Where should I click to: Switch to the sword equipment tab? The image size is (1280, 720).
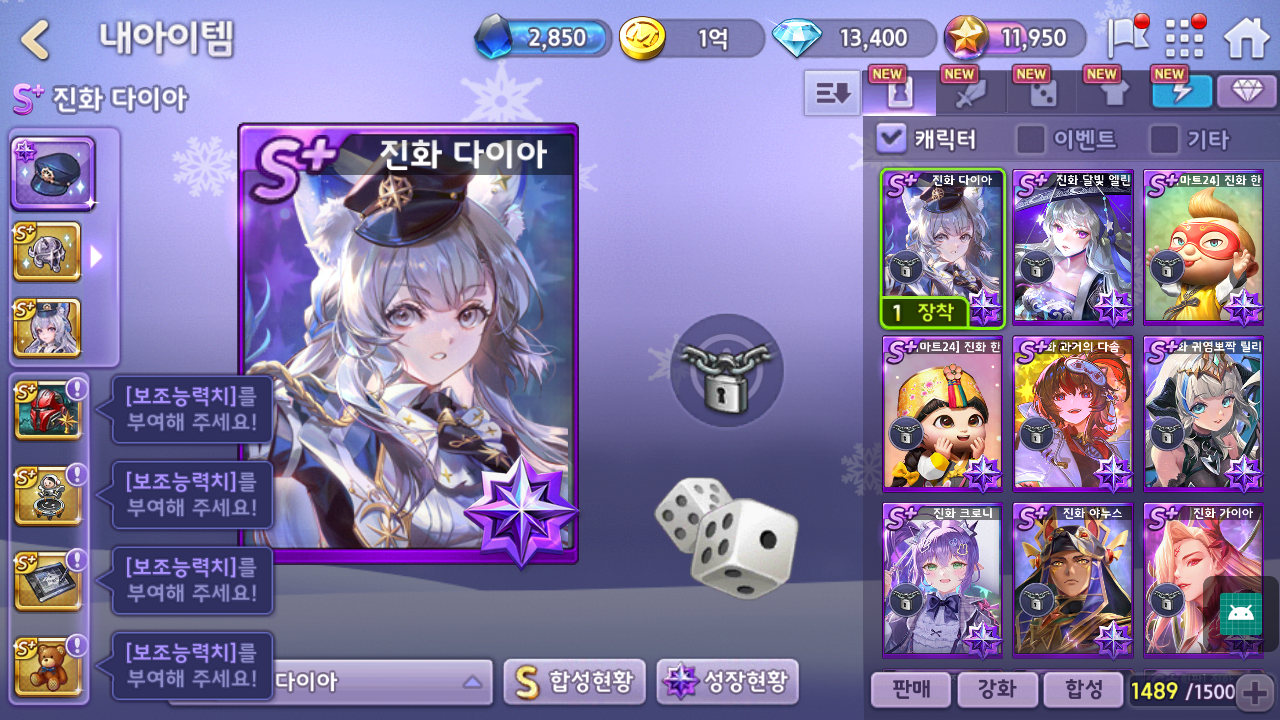tap(970, 93)
